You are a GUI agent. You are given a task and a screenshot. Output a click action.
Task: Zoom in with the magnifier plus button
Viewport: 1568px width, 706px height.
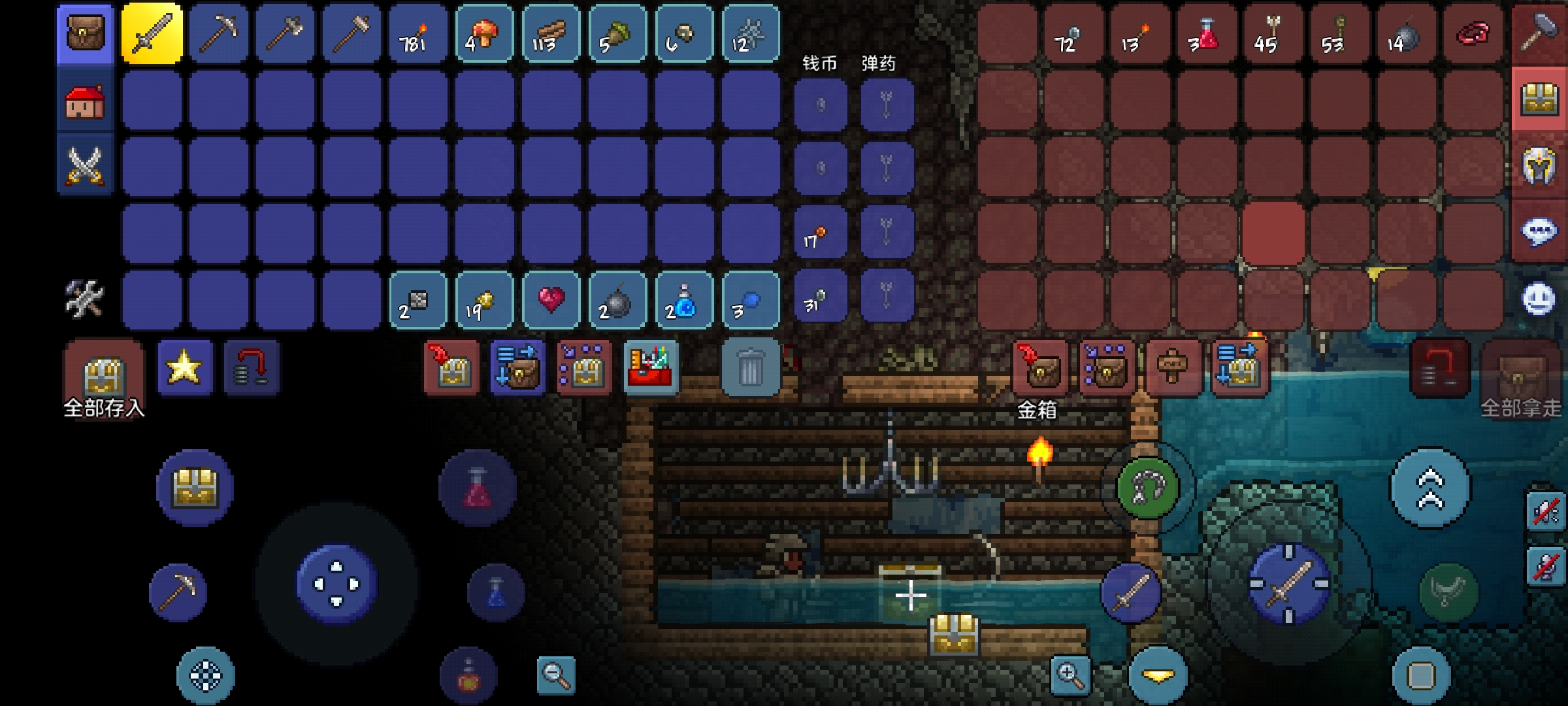[x=1070, y=675]
